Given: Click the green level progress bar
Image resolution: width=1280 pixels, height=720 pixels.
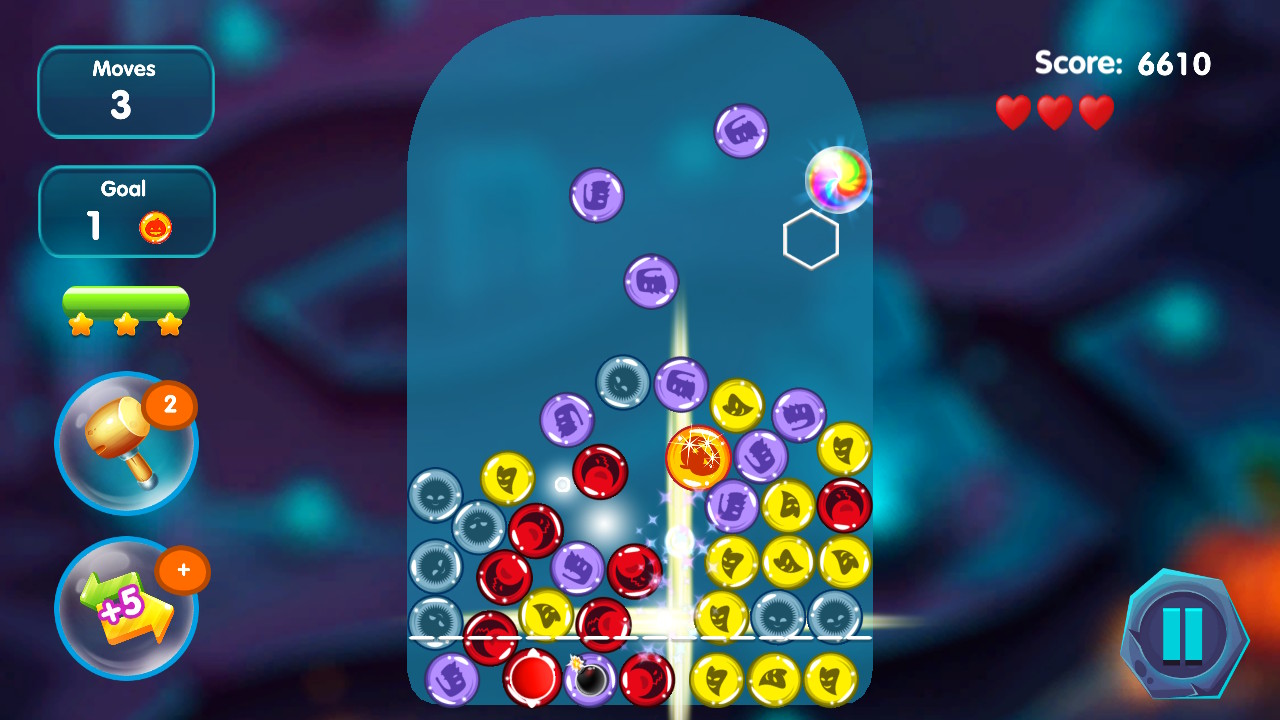Looking at the screenshot, I should [126, 297].
